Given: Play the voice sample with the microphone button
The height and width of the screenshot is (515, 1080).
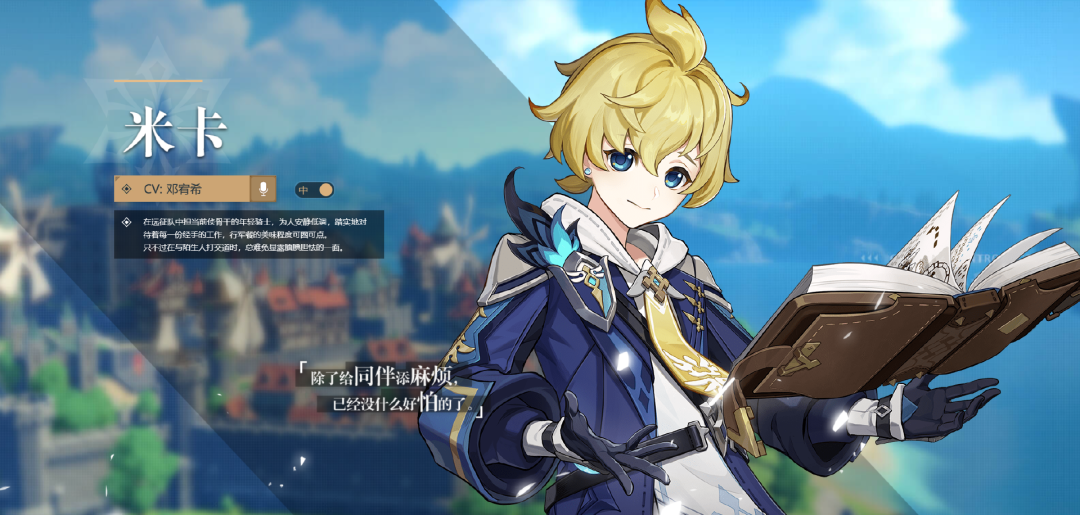Looking at the screenshot, I should (263, 188).
